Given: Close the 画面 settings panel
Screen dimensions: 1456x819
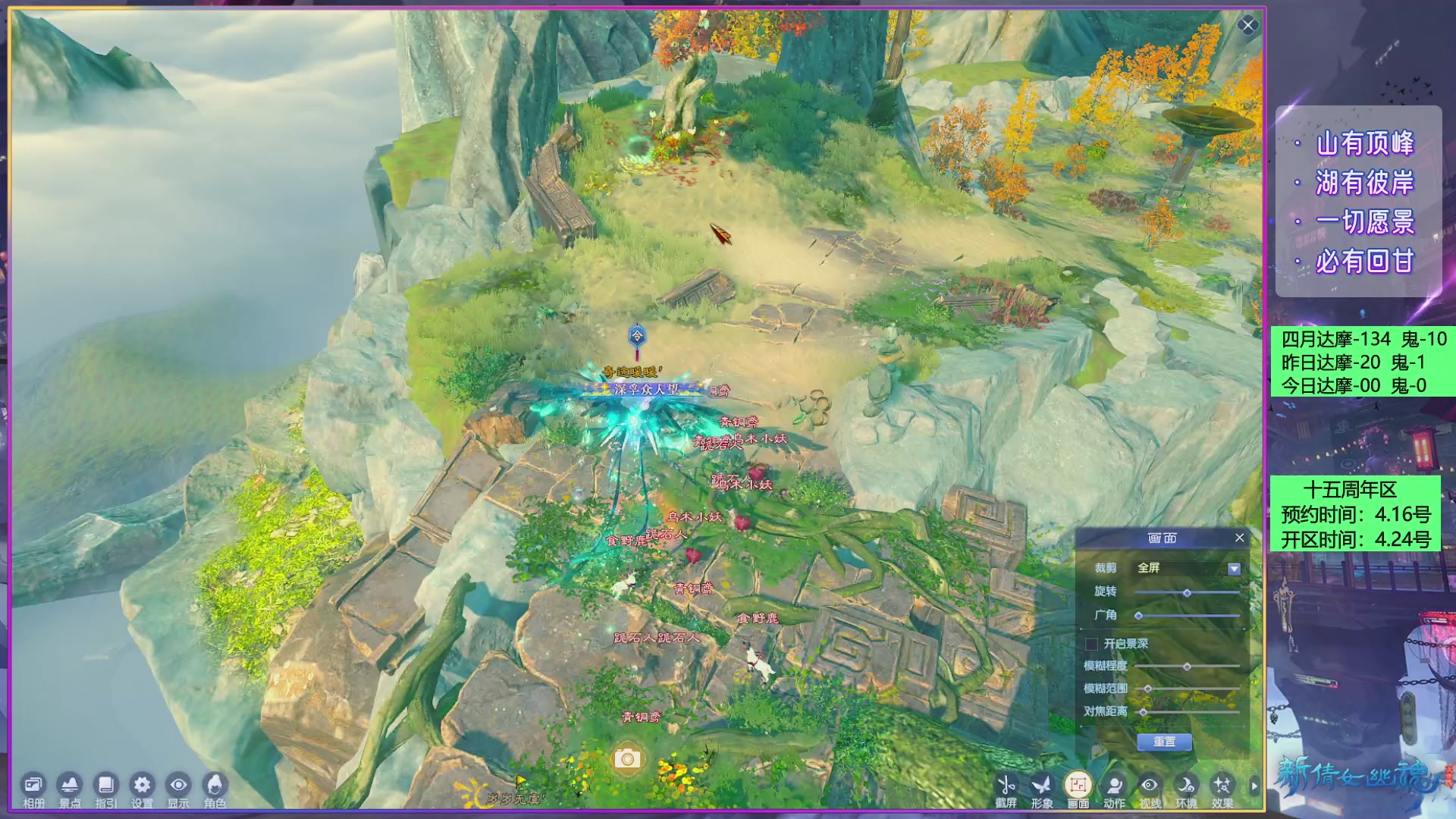Looking at the screenshot, I should [1239, 538].
